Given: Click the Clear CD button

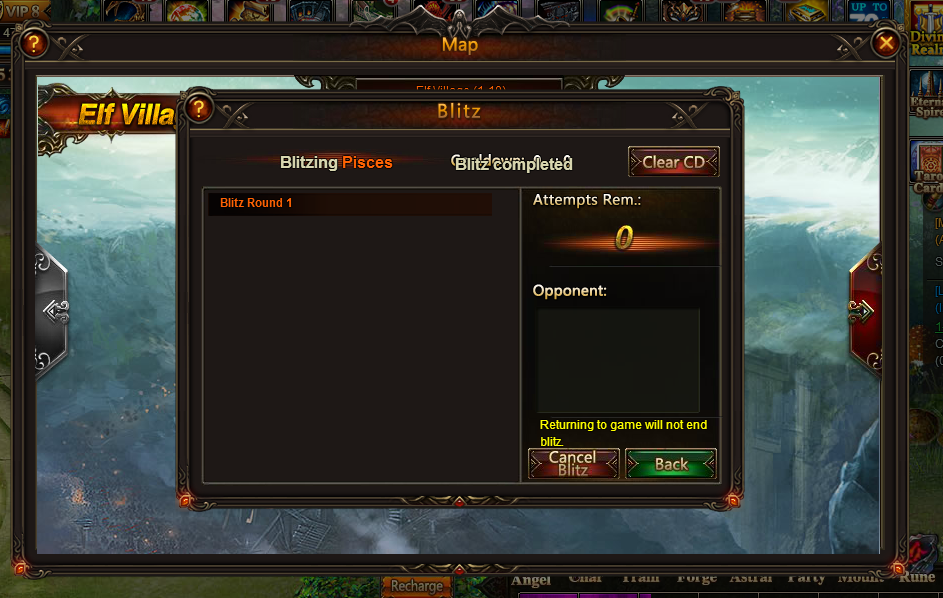Looking at the screenshot, I should click(673, 162).
